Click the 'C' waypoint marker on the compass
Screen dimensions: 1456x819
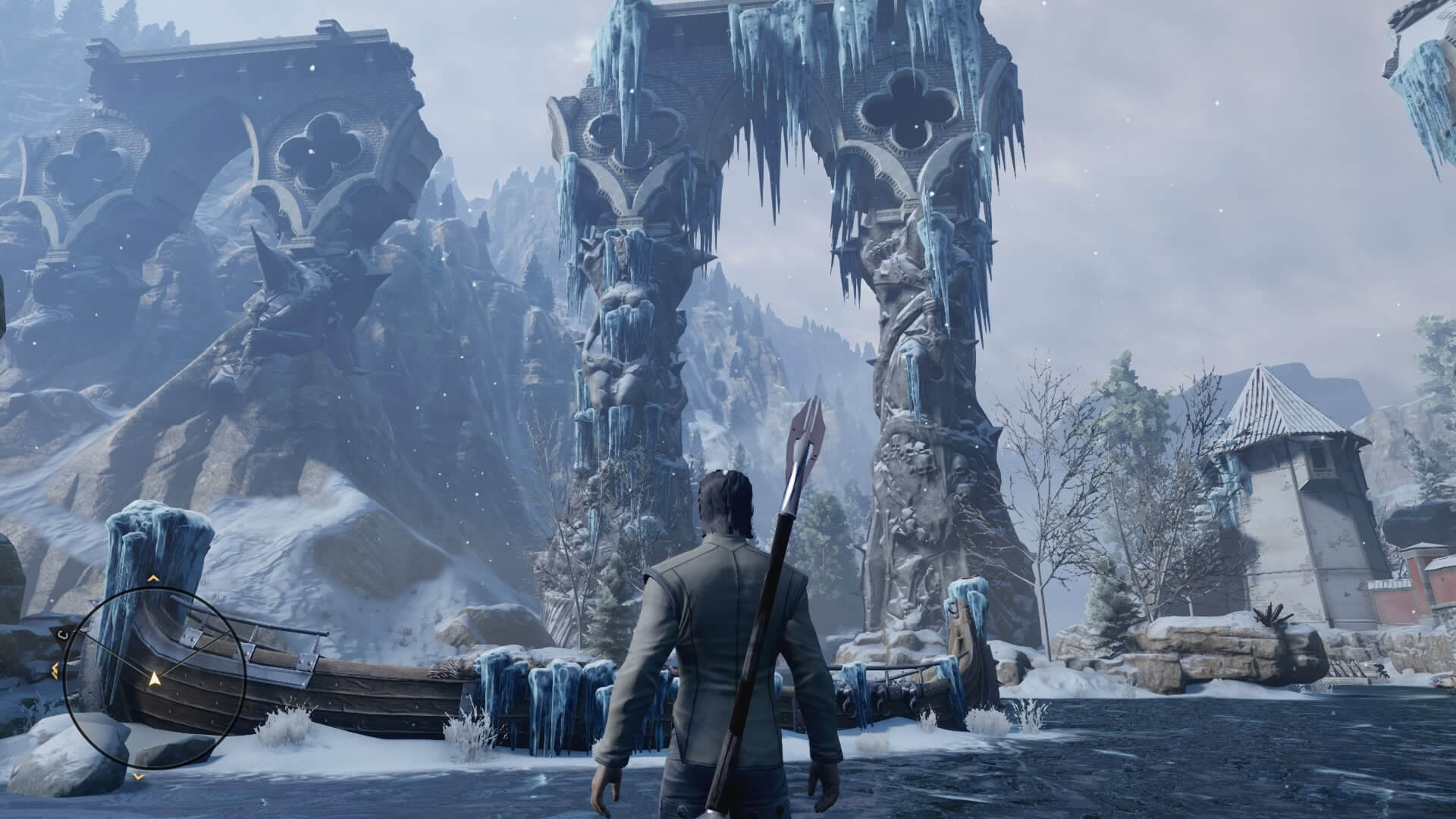tap(64, 634)
